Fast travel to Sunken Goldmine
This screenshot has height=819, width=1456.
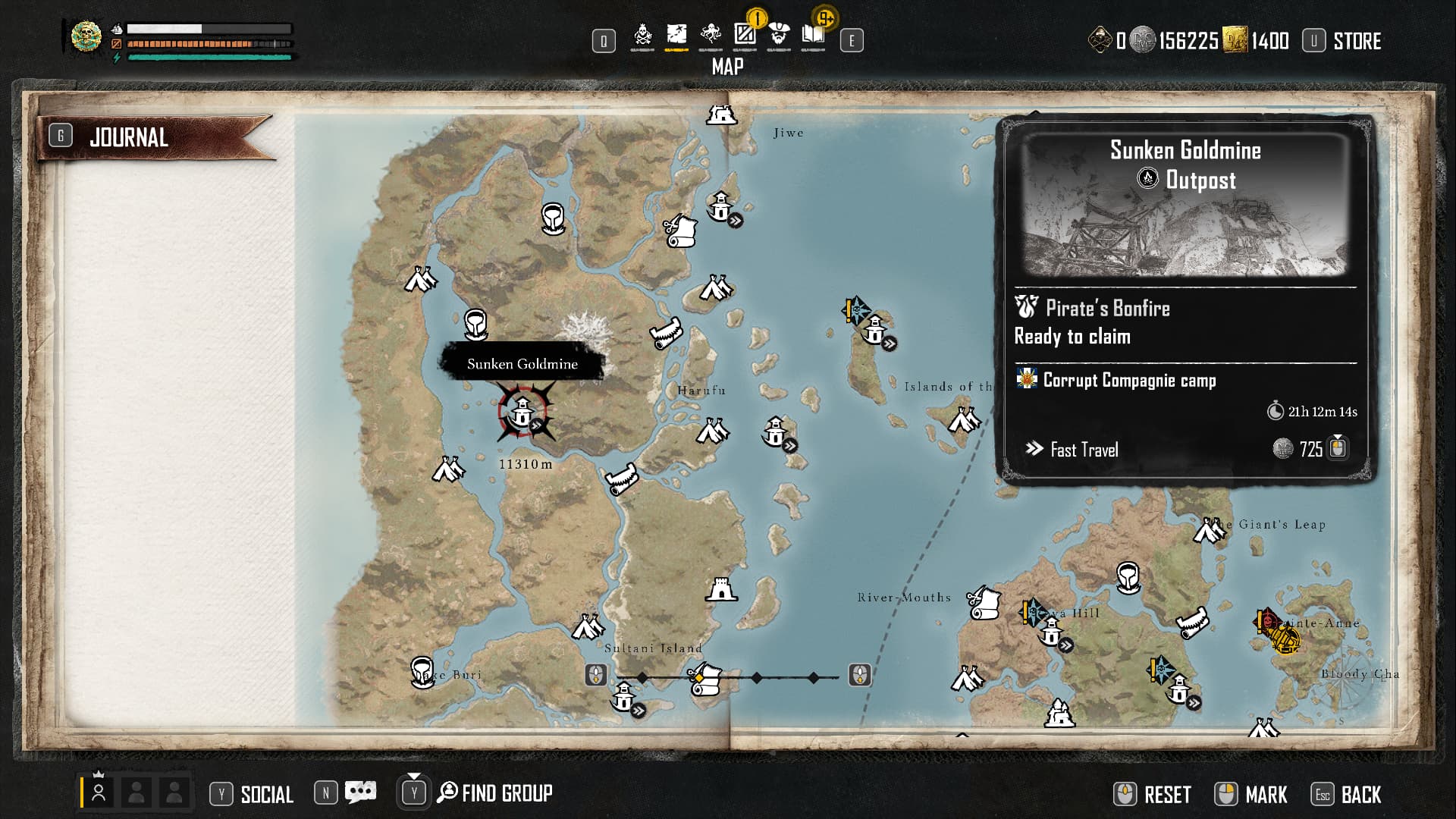click(1084, 450)
